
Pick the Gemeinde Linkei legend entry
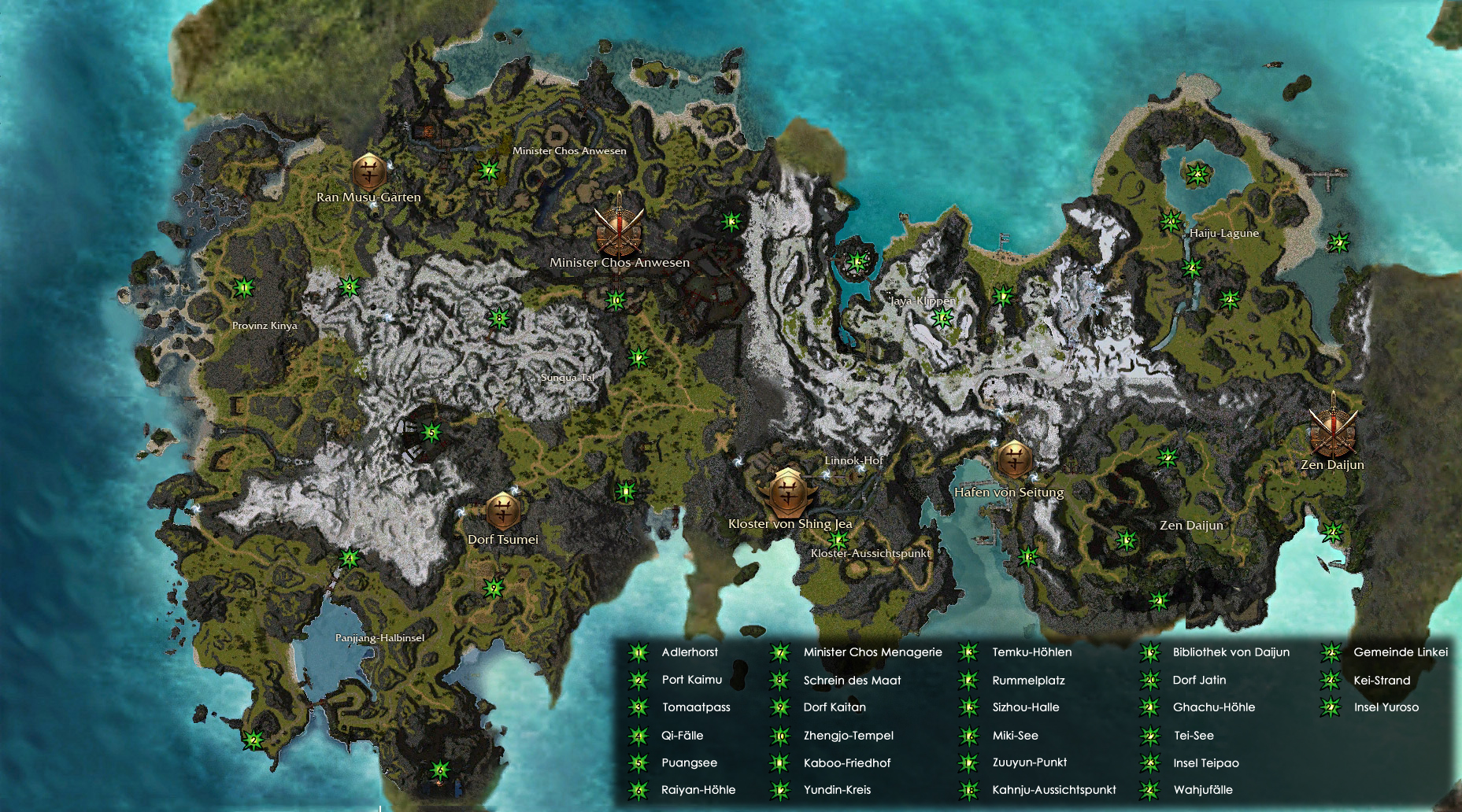click(1400, 652)
